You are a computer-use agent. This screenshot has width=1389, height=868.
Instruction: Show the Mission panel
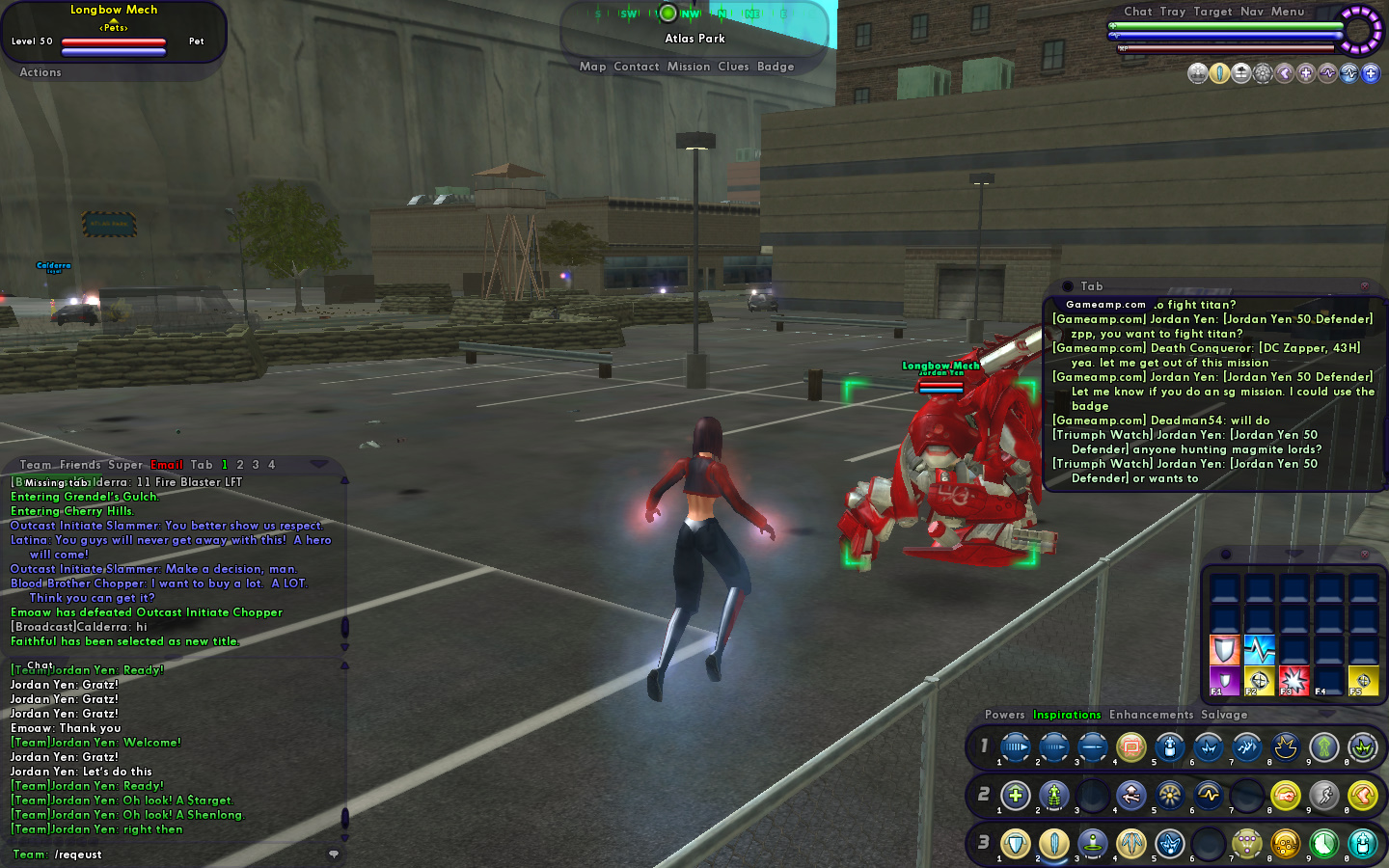click(x=689, y=67)
